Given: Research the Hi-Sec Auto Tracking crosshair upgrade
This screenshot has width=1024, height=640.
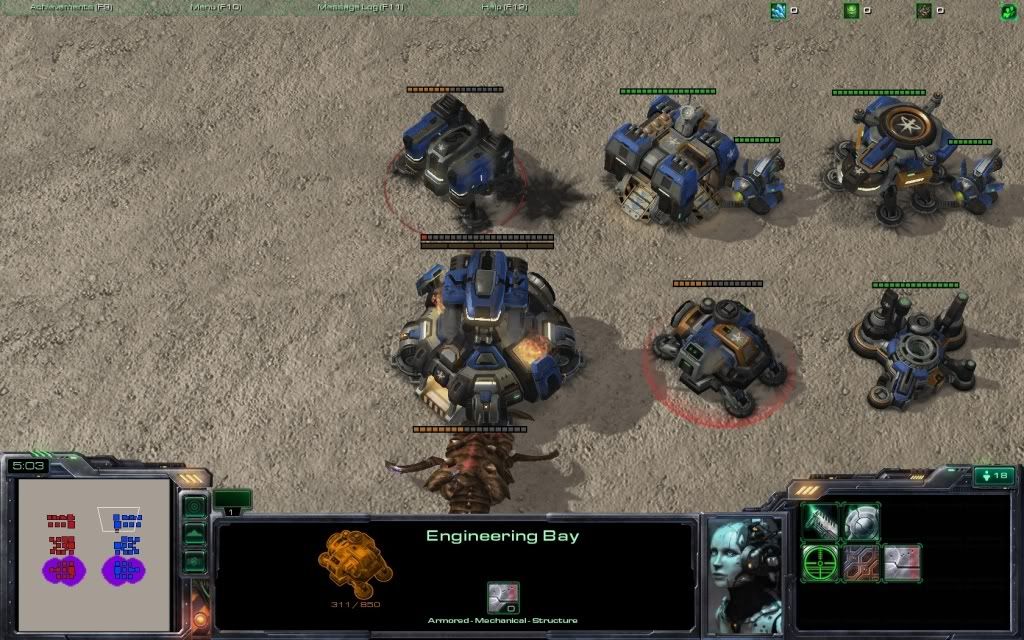Looking at the screenshot, I should point(821,562).
